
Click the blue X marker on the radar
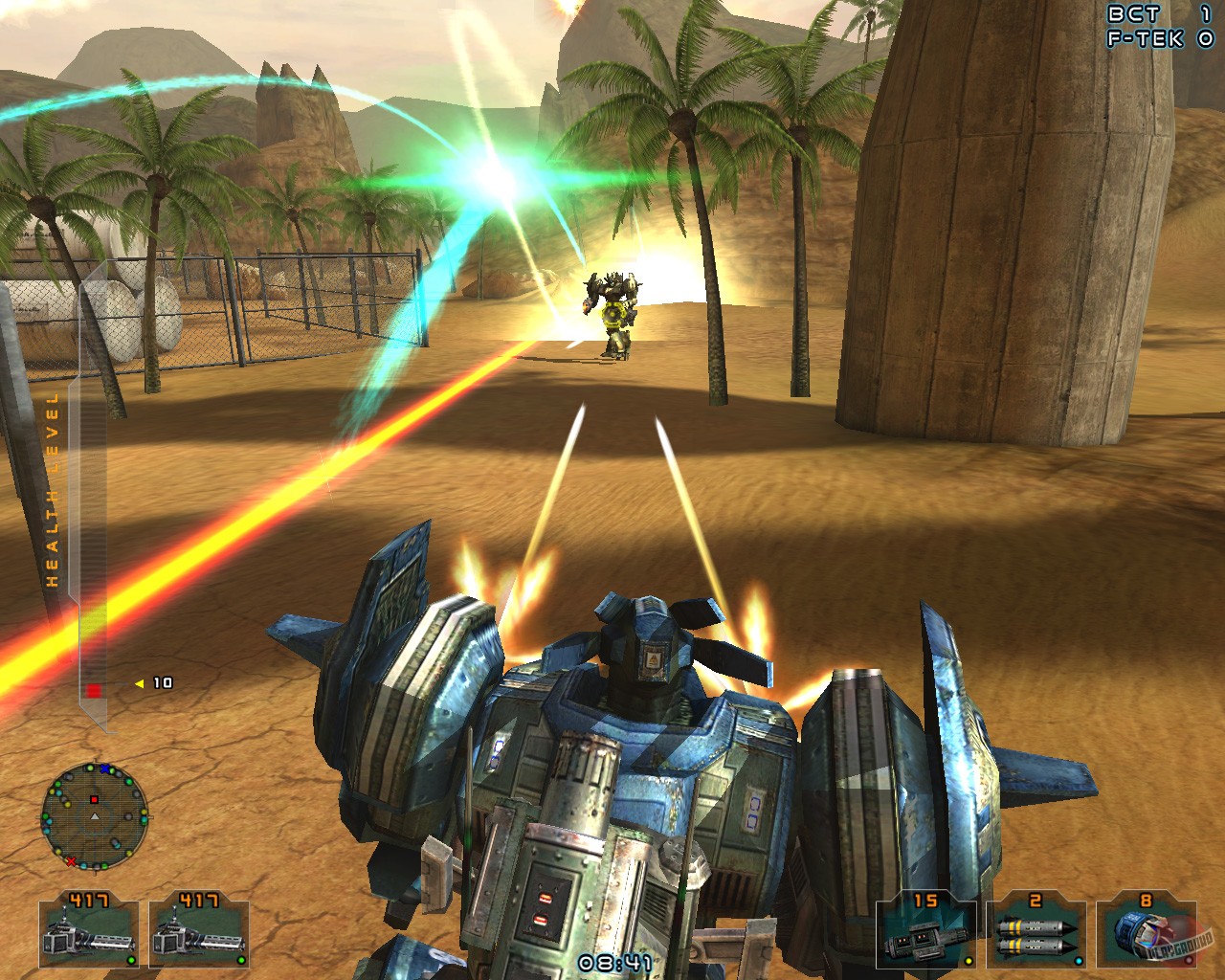tap(104, 768)
